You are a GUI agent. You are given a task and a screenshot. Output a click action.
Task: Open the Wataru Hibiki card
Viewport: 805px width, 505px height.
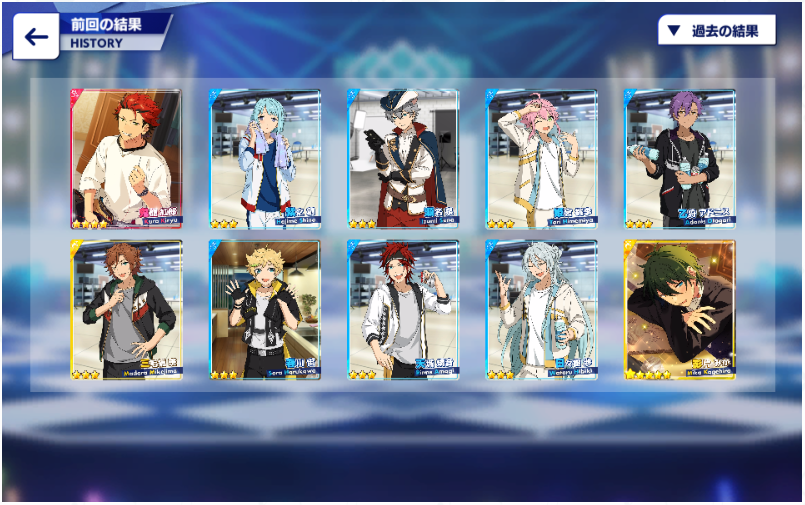[541, 309]
